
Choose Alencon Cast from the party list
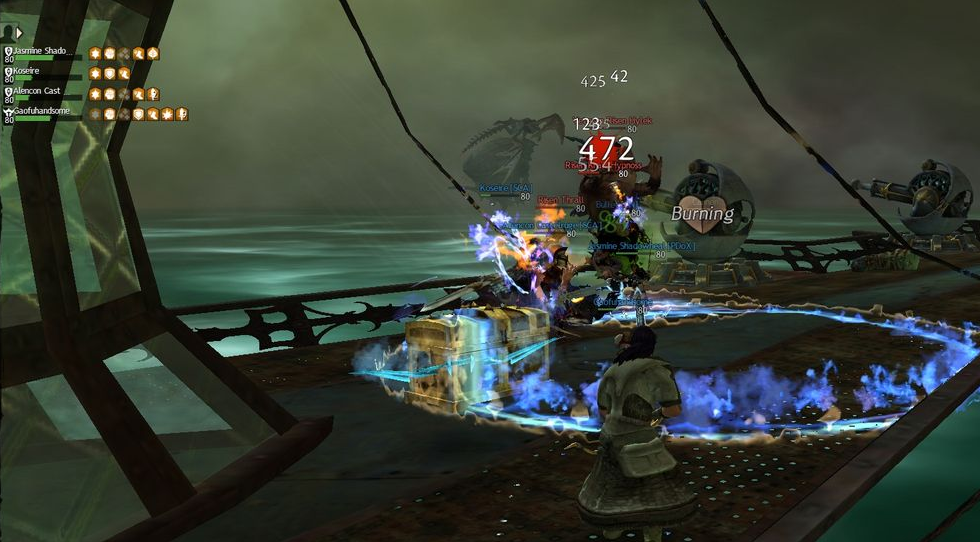click(x=39, y=92)
